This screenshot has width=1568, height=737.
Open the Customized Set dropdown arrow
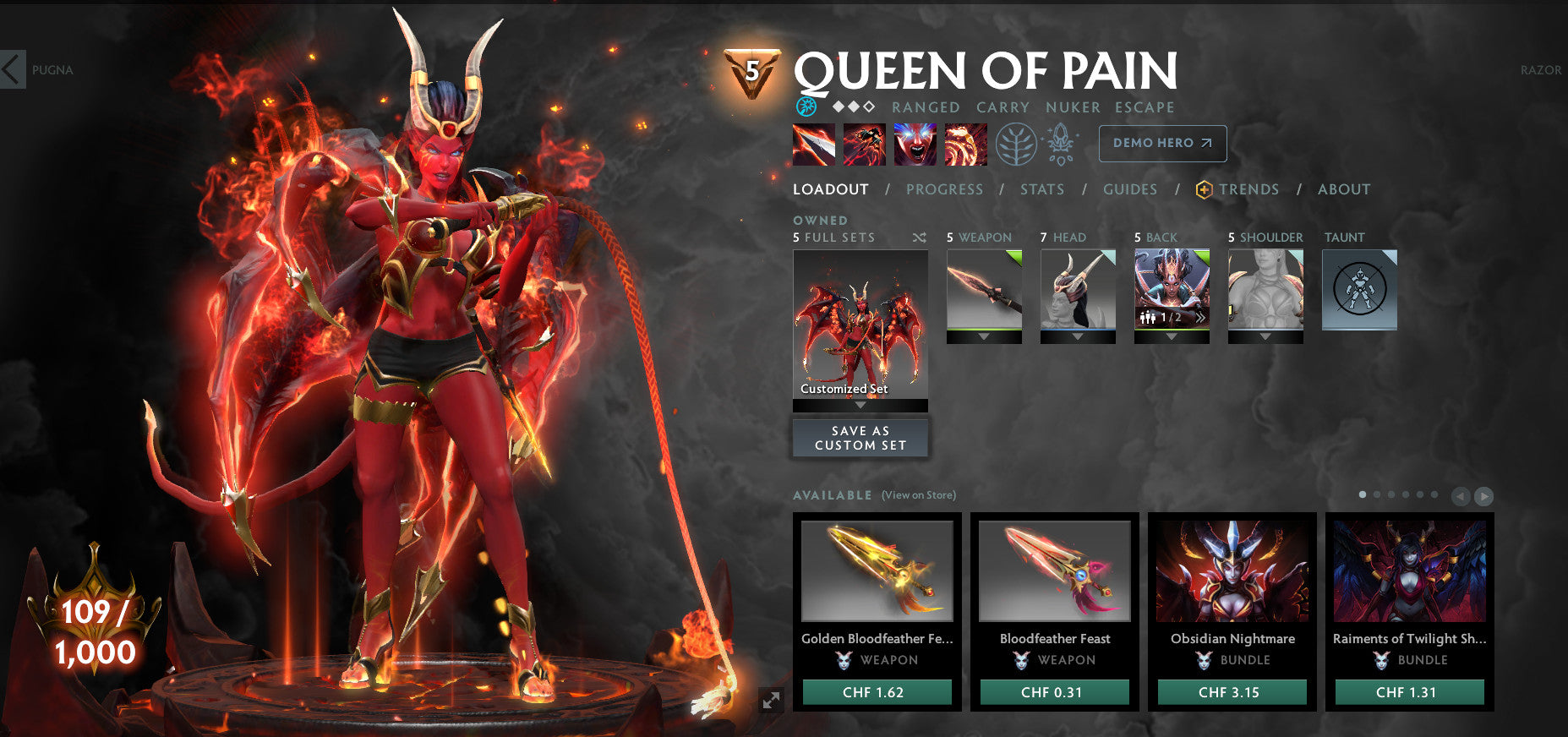coord(860,405)
